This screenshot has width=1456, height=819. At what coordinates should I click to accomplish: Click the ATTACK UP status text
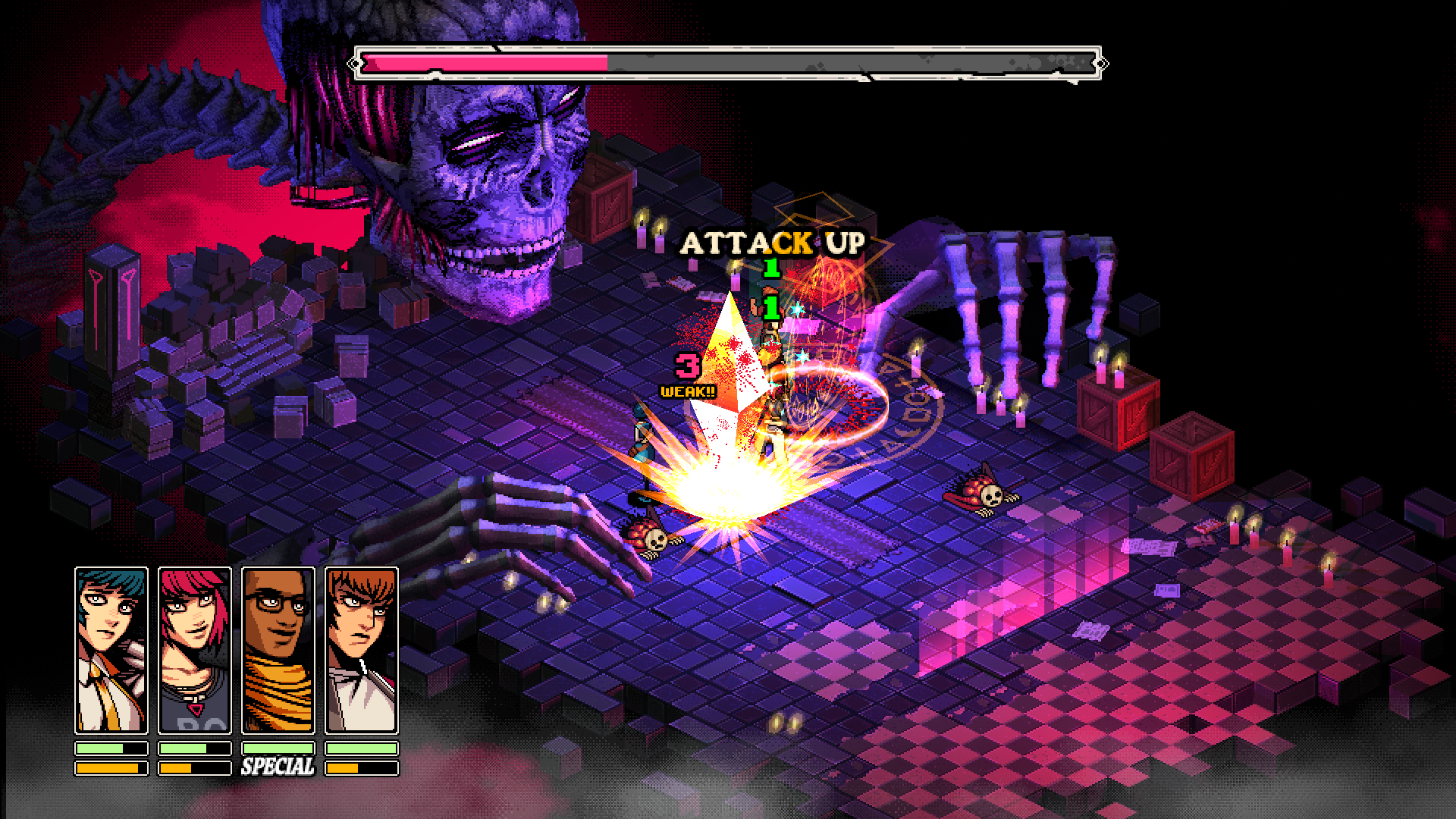[x=772, y=243]
